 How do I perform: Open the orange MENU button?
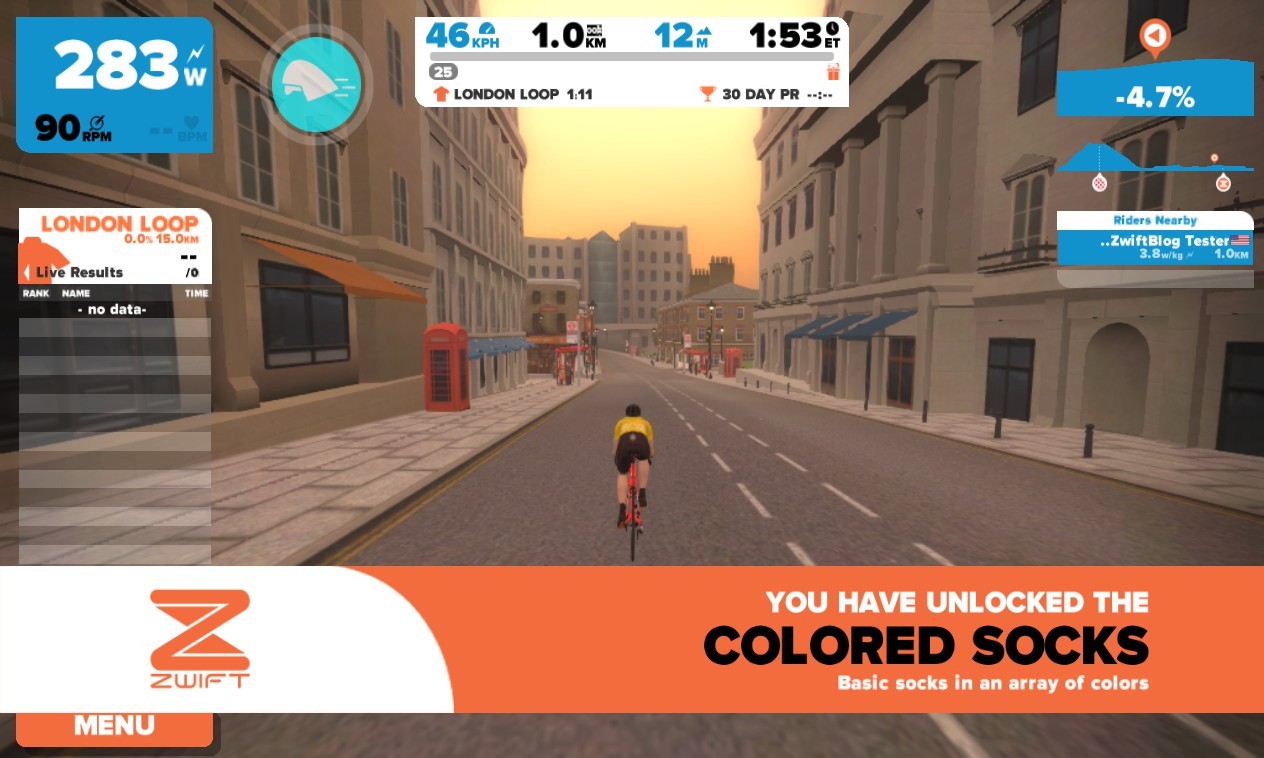(x=114, y=727)
